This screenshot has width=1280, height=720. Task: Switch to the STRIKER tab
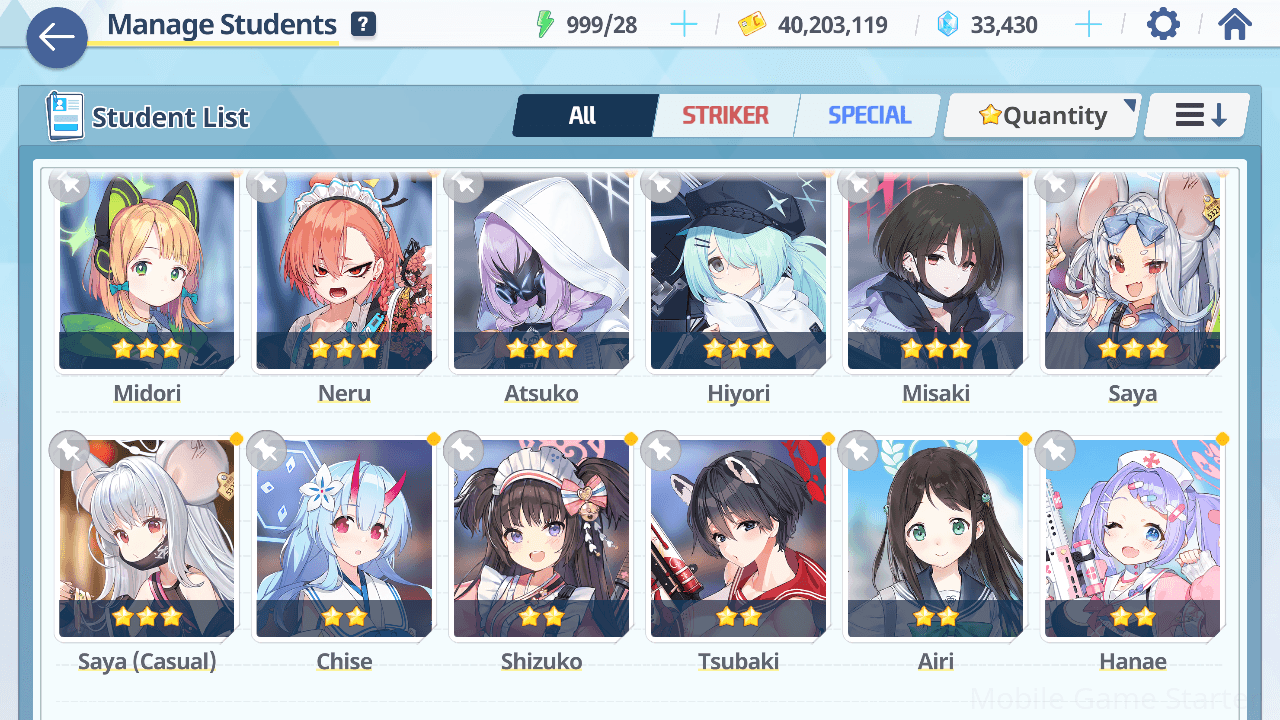(725, 116)
